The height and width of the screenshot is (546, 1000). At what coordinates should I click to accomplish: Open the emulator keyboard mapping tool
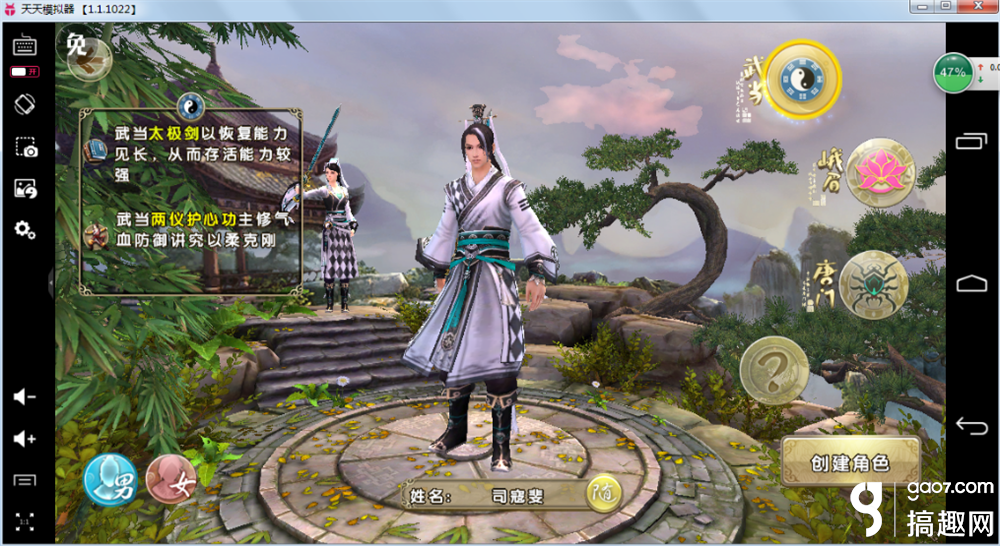click(x=25, y=45)
